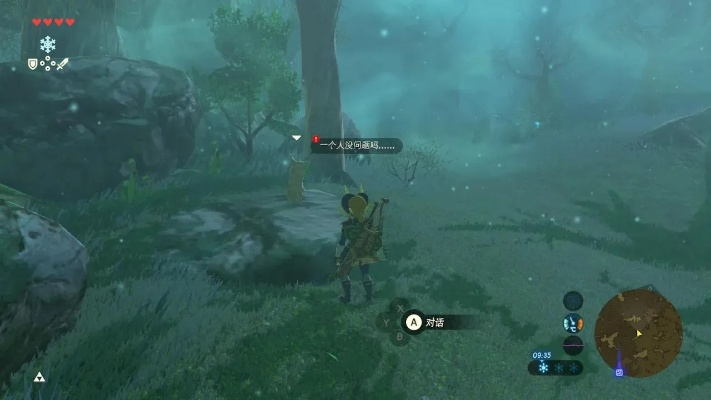Click the circular minimap

[x=638, y=333]
